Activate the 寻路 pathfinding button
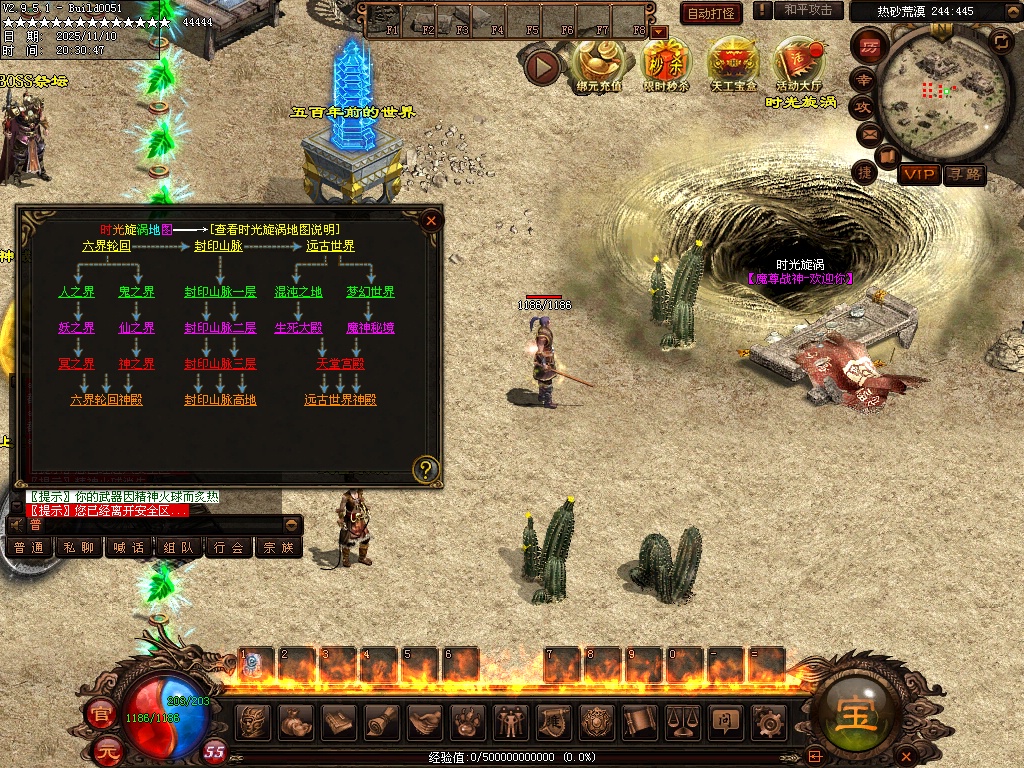The image size is (1024, 768). [965, 175]
